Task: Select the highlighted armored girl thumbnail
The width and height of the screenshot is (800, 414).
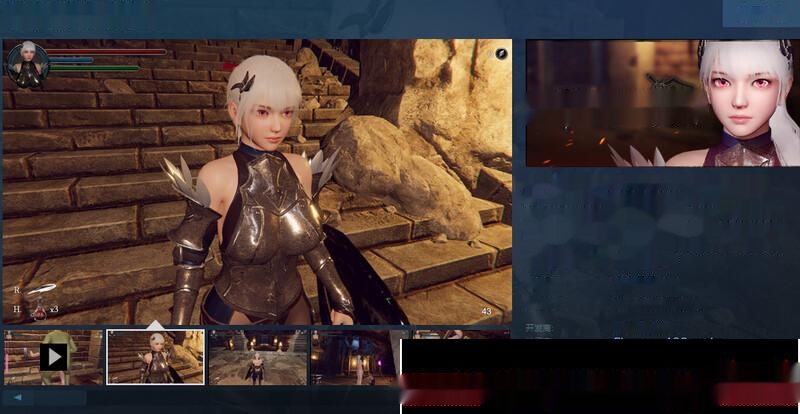Action: (x=156, y=357)
